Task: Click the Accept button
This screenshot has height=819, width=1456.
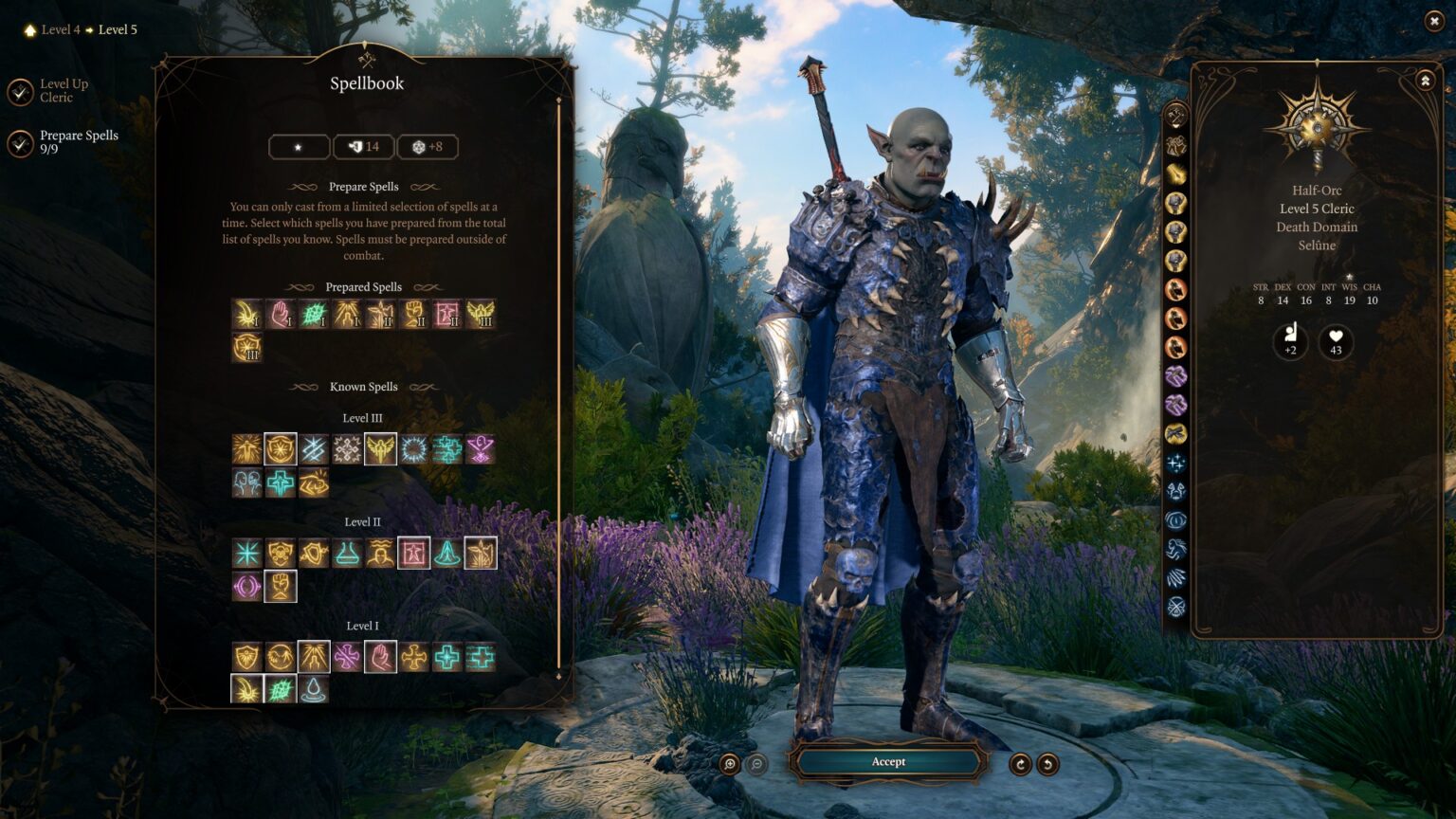Action: point(888,761)
